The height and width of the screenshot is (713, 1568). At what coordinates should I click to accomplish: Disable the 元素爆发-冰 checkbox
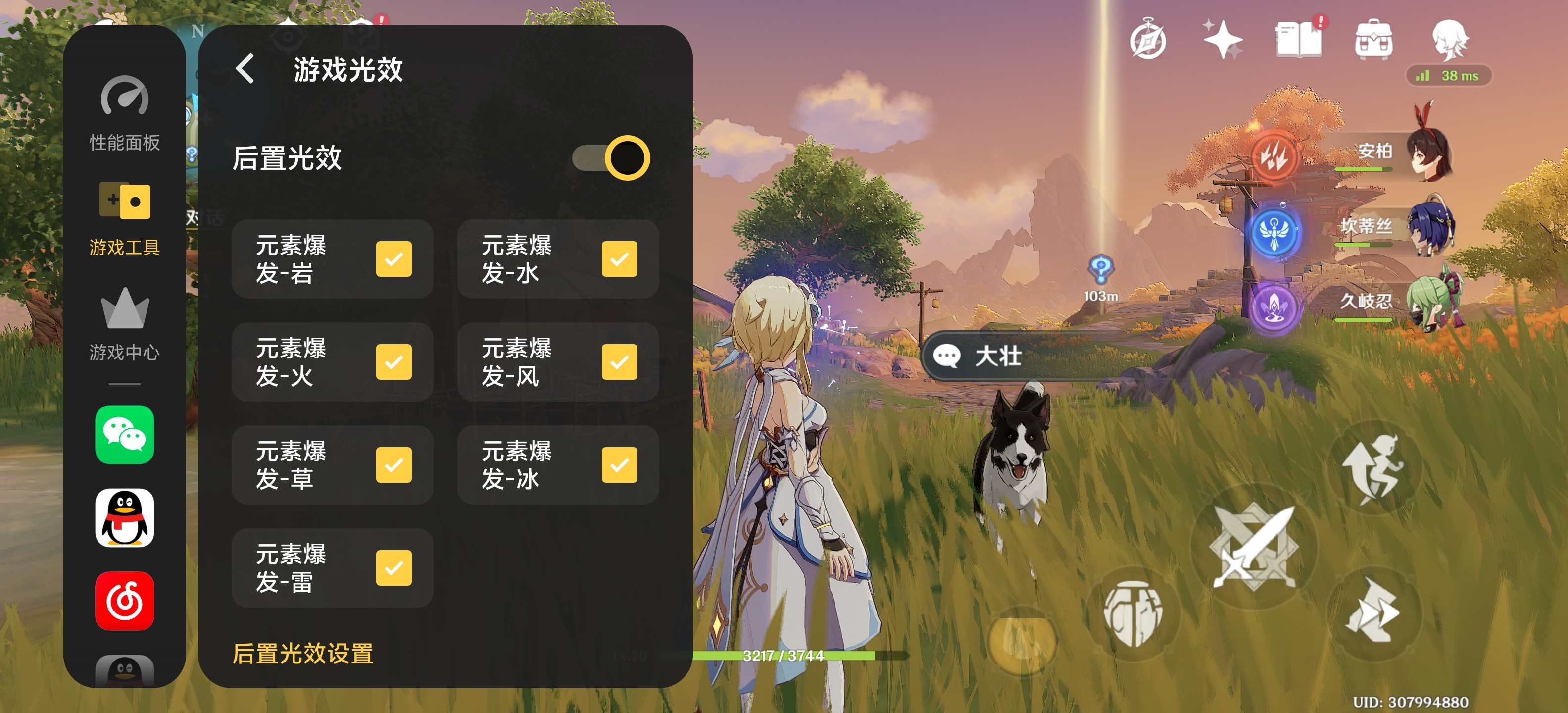point(619,464)
